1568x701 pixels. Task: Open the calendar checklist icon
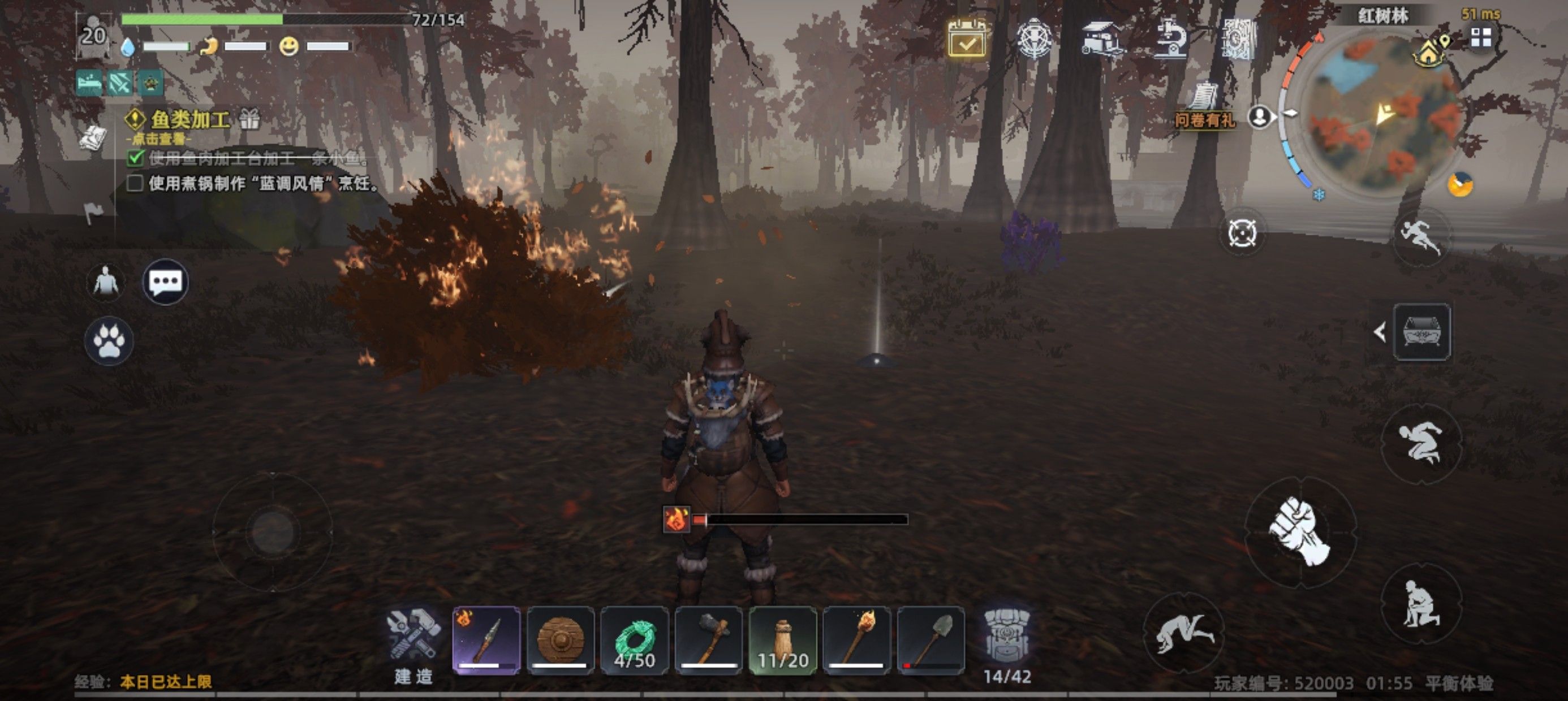click(967, 39)
